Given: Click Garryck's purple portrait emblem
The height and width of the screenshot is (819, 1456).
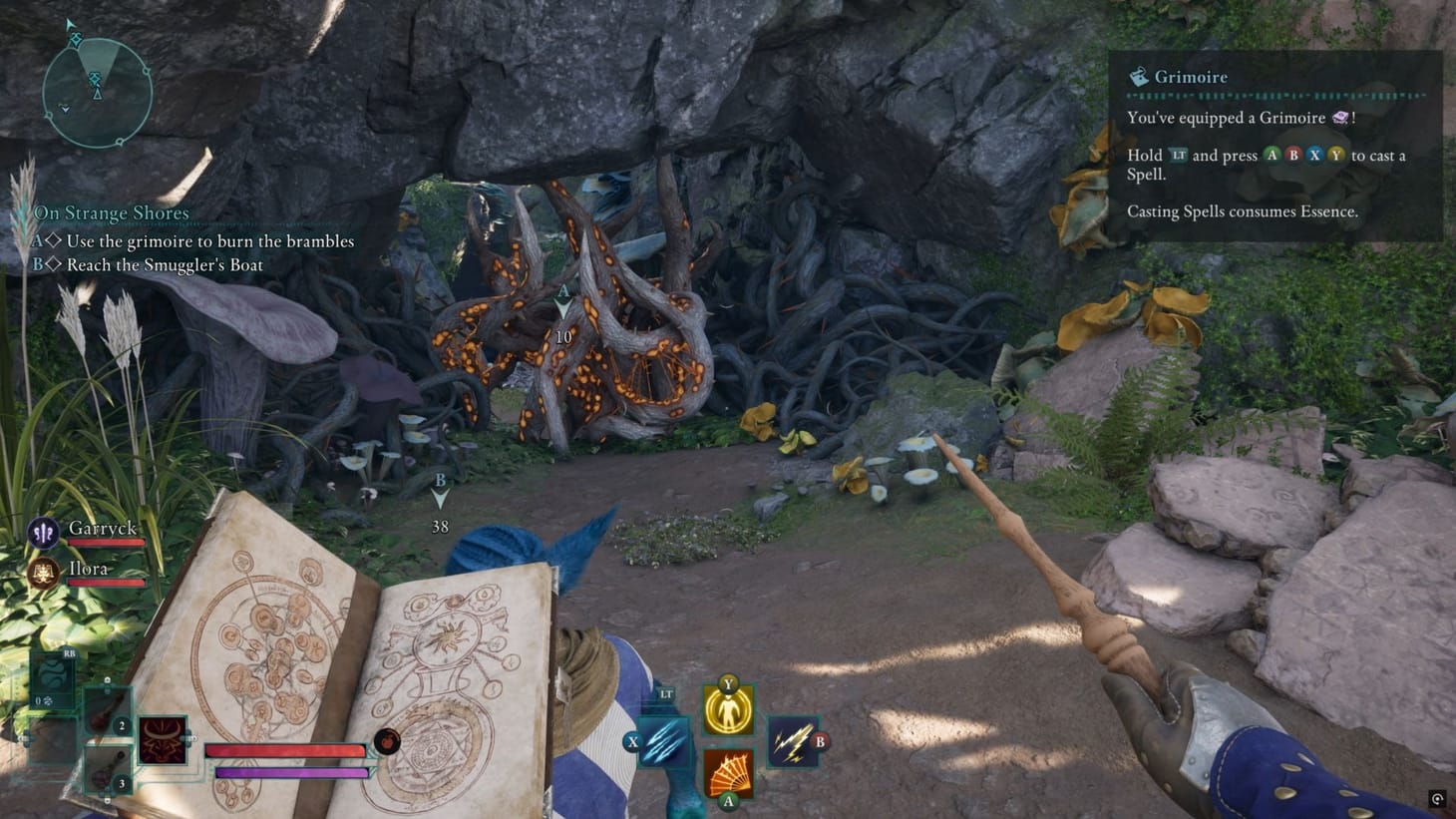Looking at the screenshot, I should click(41, 533).
